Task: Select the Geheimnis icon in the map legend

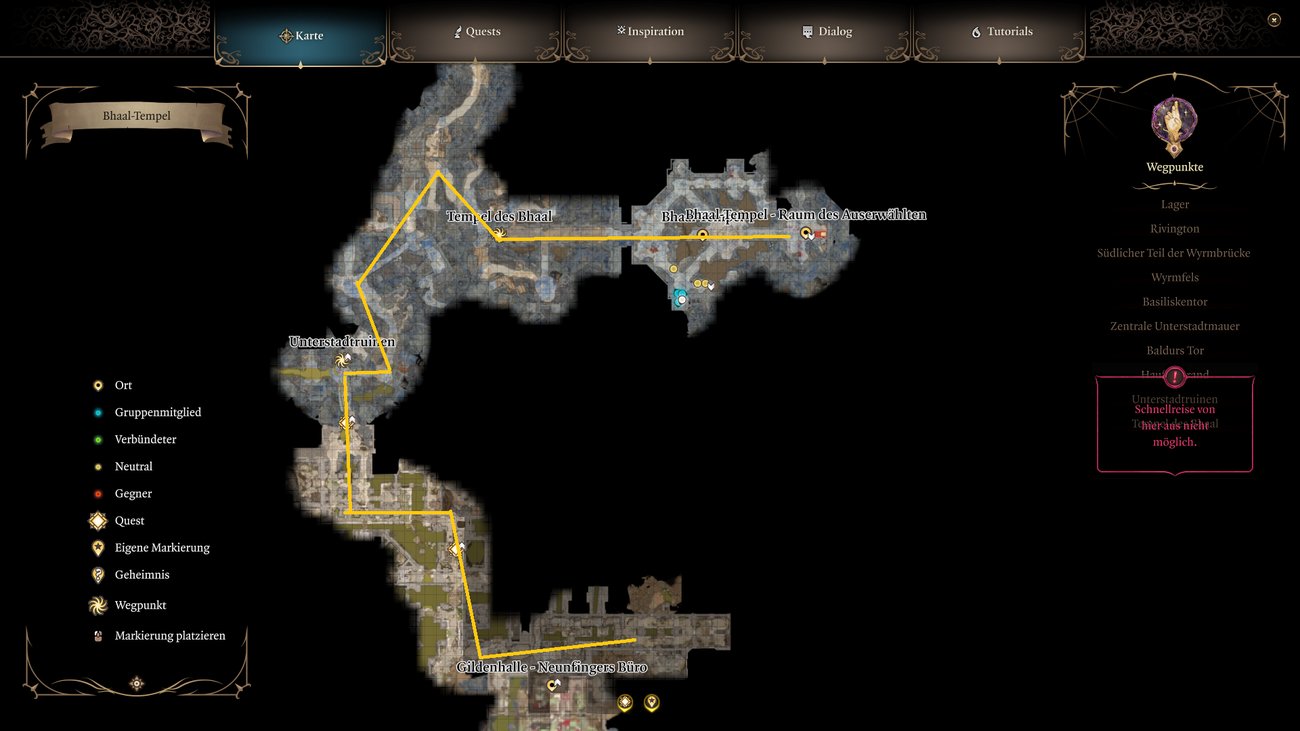Action: point(97,574)
